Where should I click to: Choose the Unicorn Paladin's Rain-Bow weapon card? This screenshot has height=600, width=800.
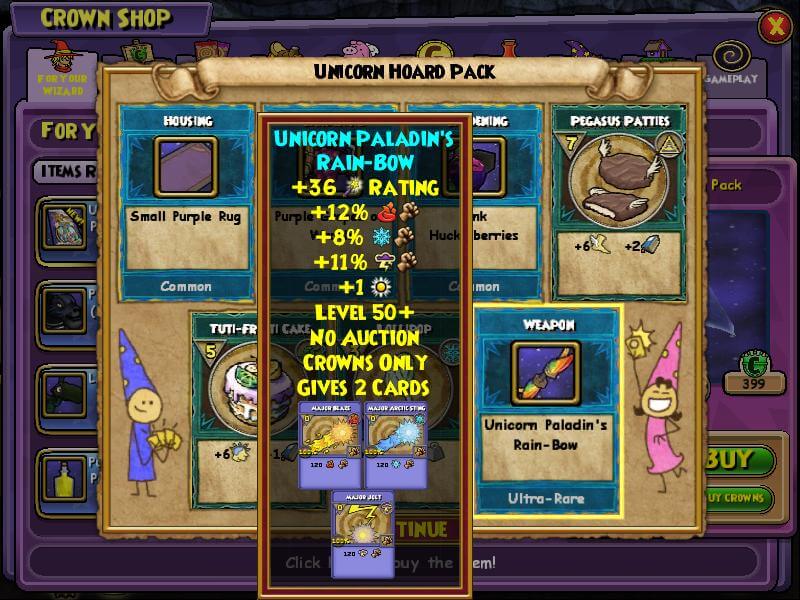(547, 411)
